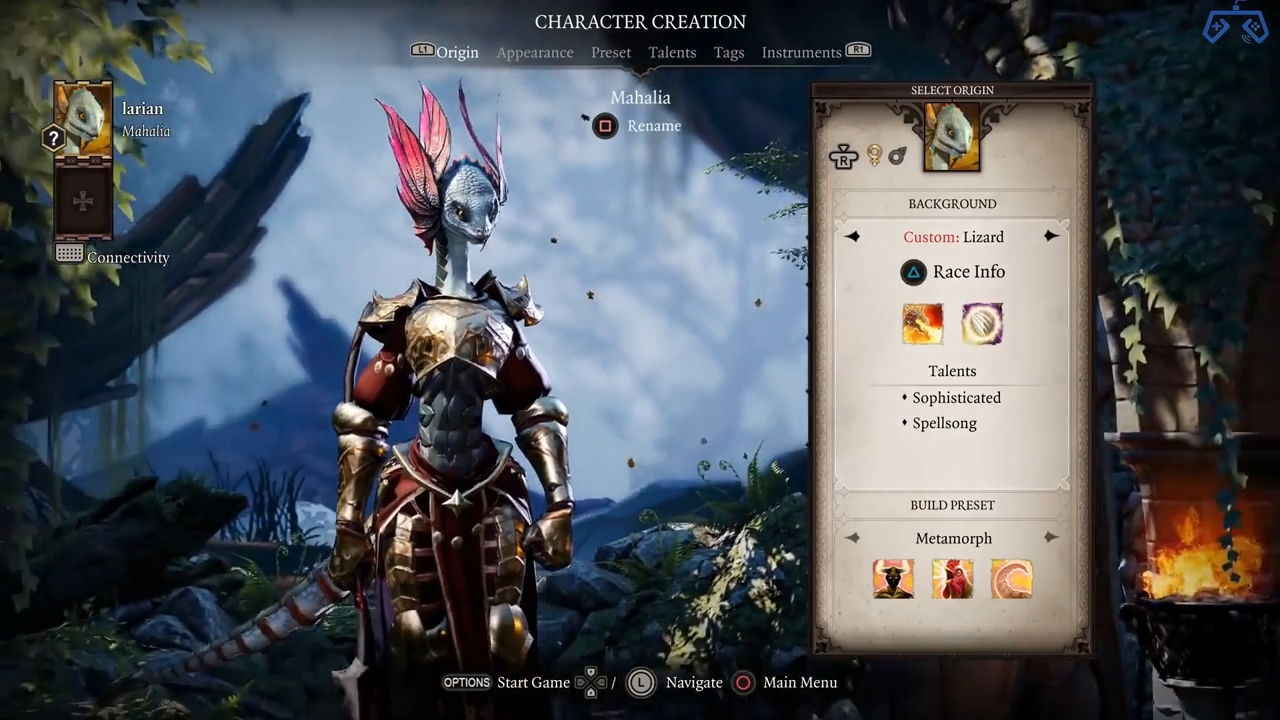This screenshot has height=720, width=1280.
Task: Choose the next build preset
Action: (x=1051, y=538)
